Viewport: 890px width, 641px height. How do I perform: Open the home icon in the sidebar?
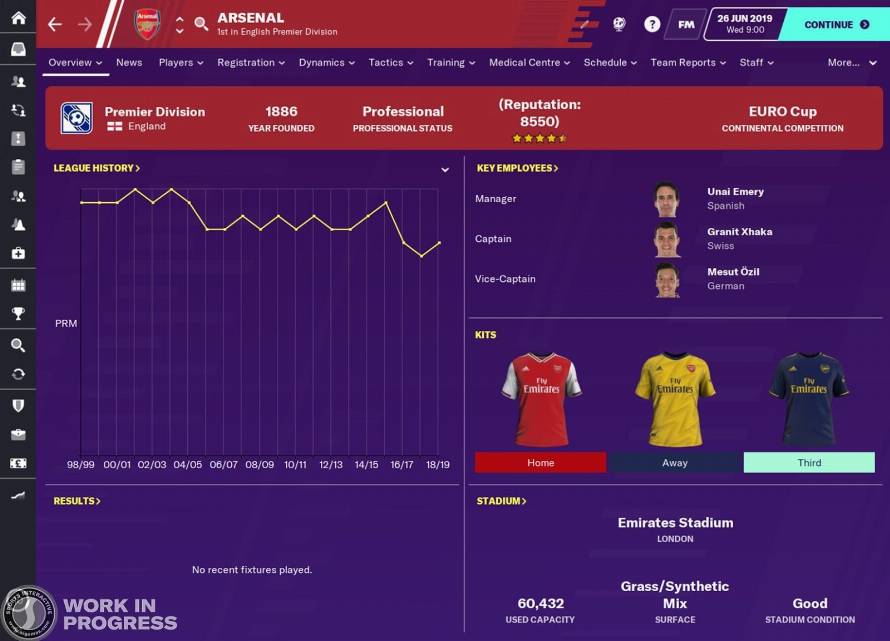coord(18,18)
